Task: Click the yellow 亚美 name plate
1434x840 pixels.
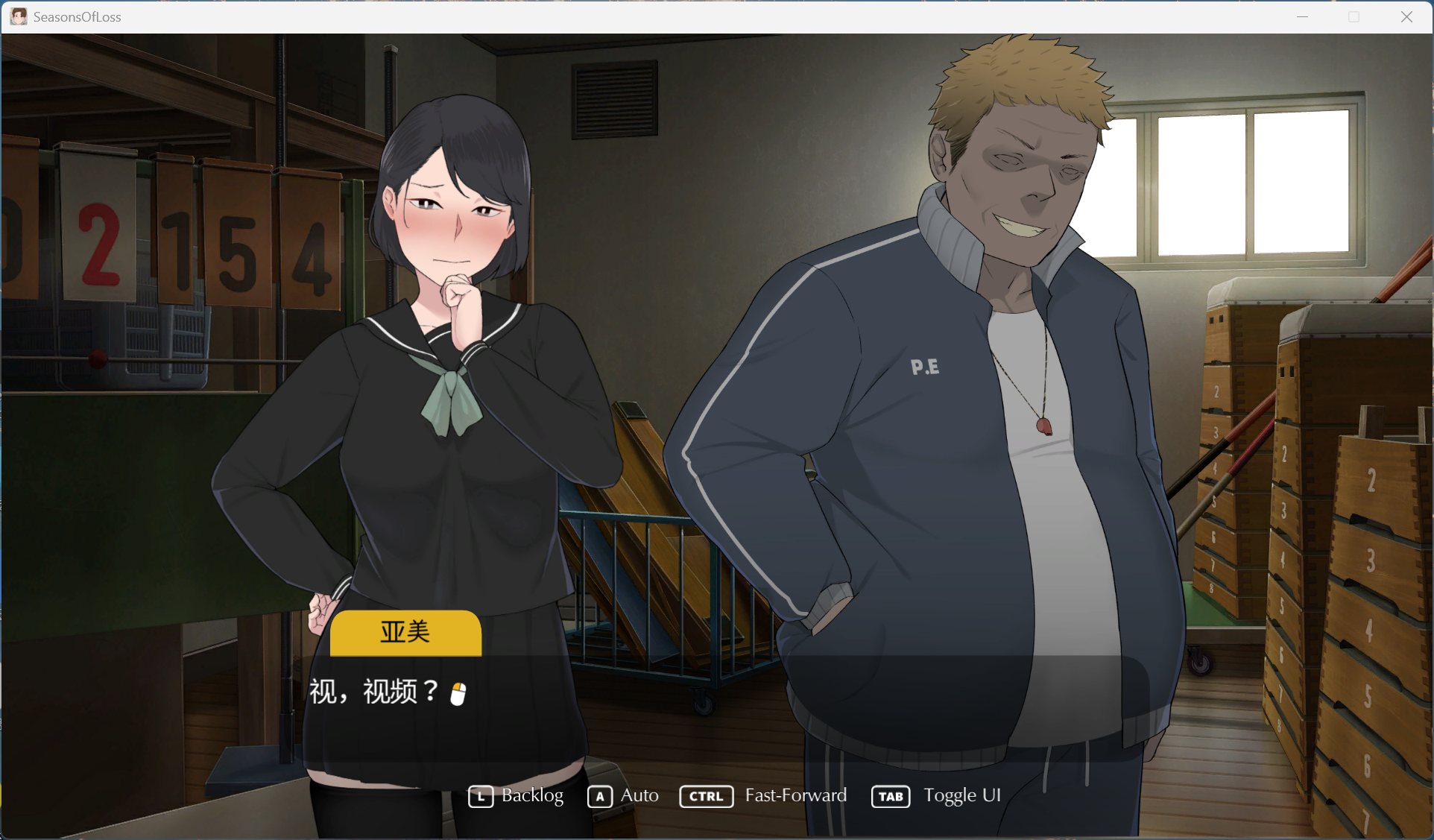Action: point(405,632)
